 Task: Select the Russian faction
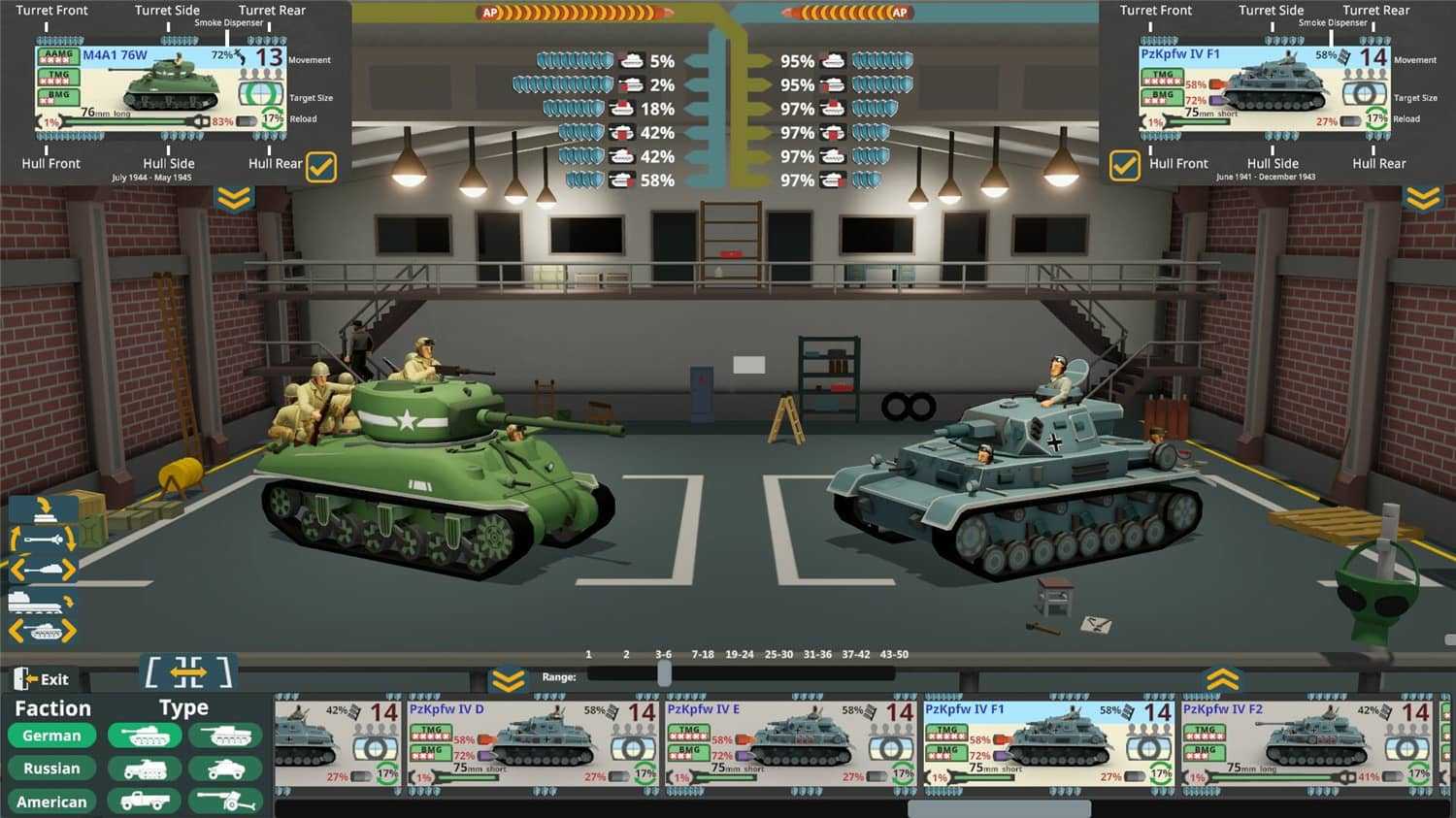(51, 769)
